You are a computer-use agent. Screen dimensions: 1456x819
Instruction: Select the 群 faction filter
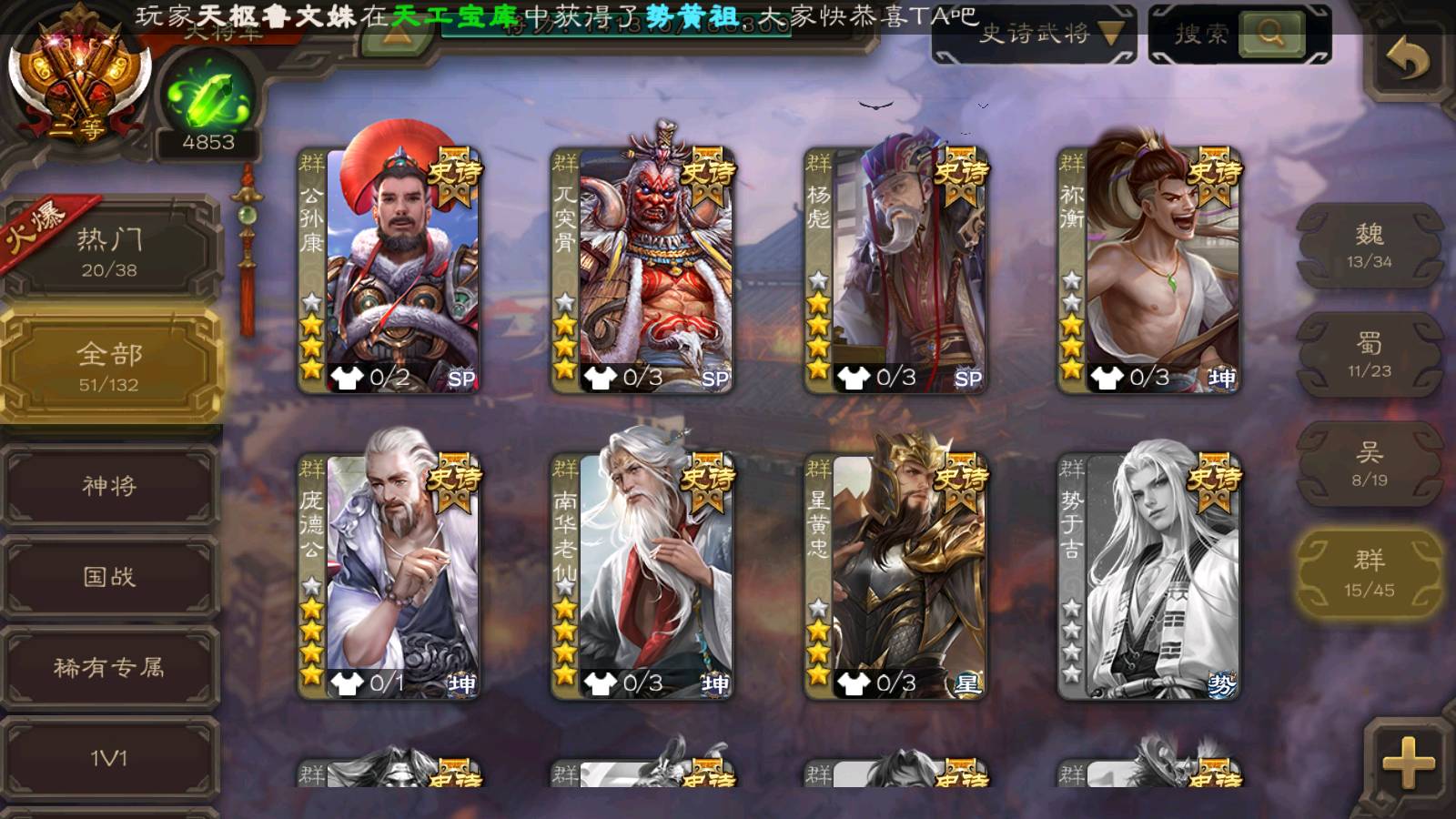click(x=1369, y=573)
